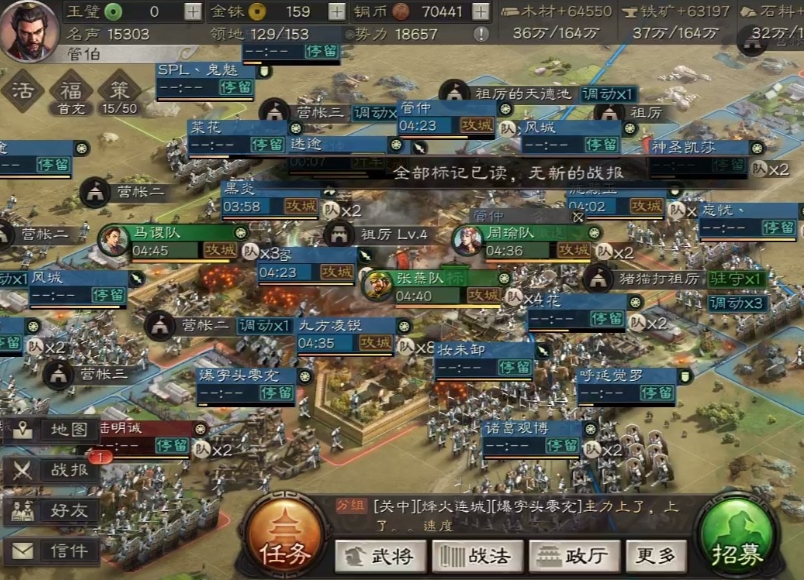The image size is (804, 580).
Task: Click the player avatar portrait
Action: (28, 30)
